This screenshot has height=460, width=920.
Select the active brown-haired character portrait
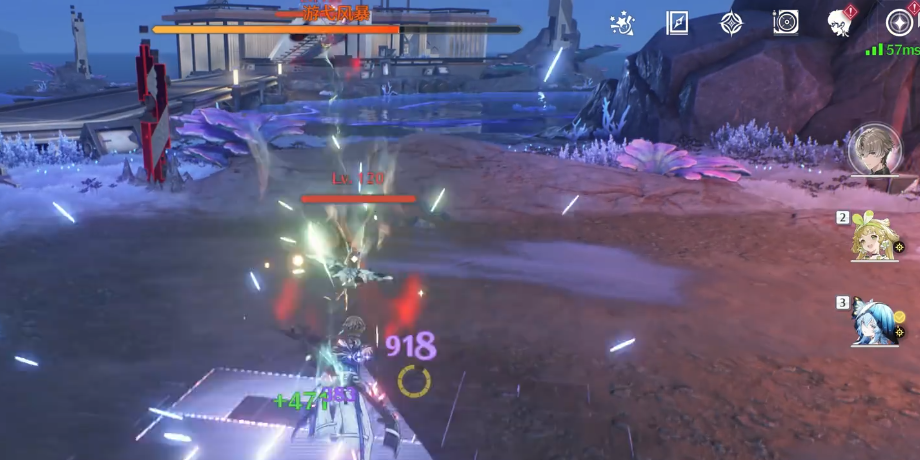click(x=875, y=151)
